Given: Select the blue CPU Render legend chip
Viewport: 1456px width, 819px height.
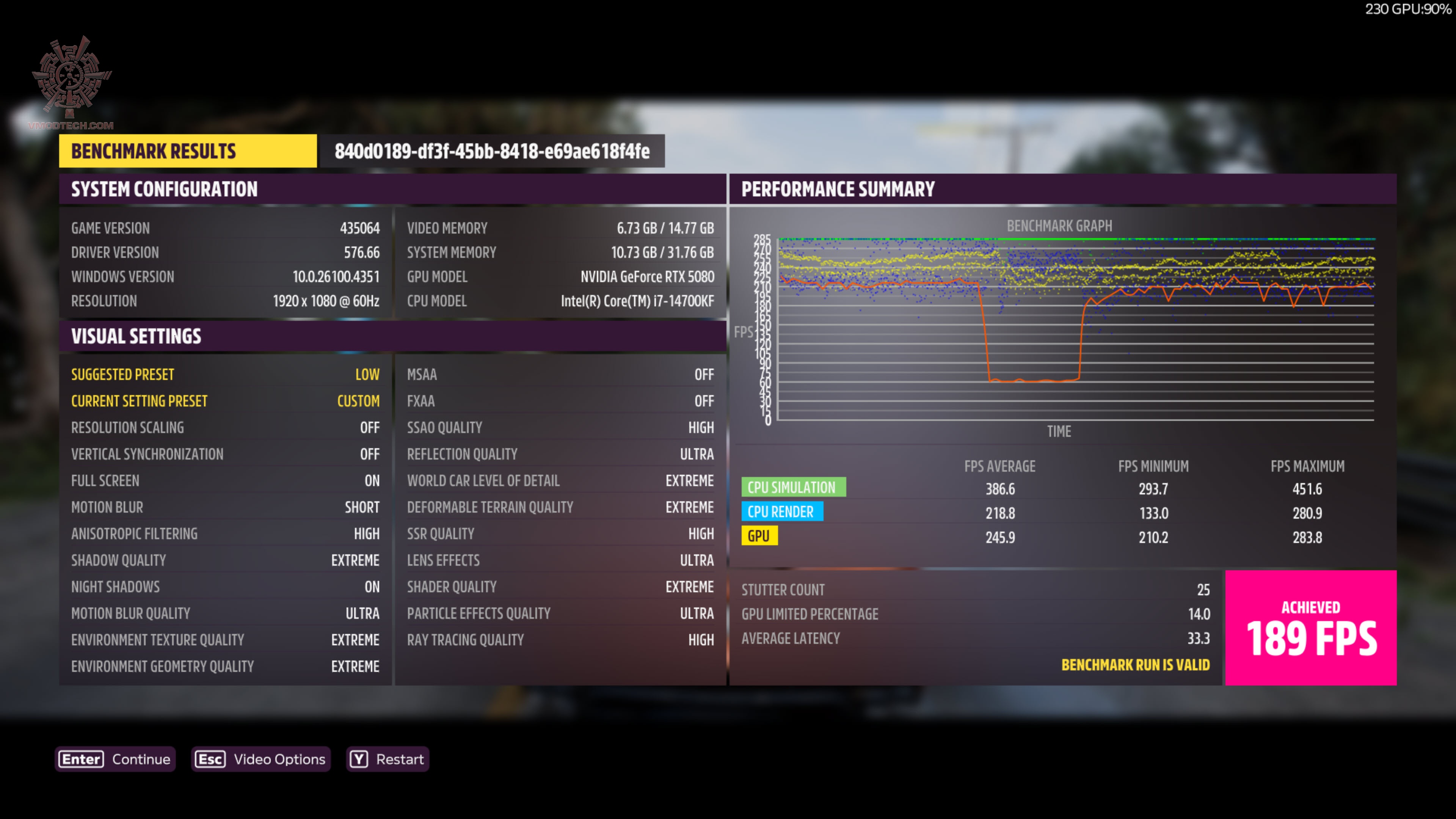Looking at the screenshot, I should 782,511.
